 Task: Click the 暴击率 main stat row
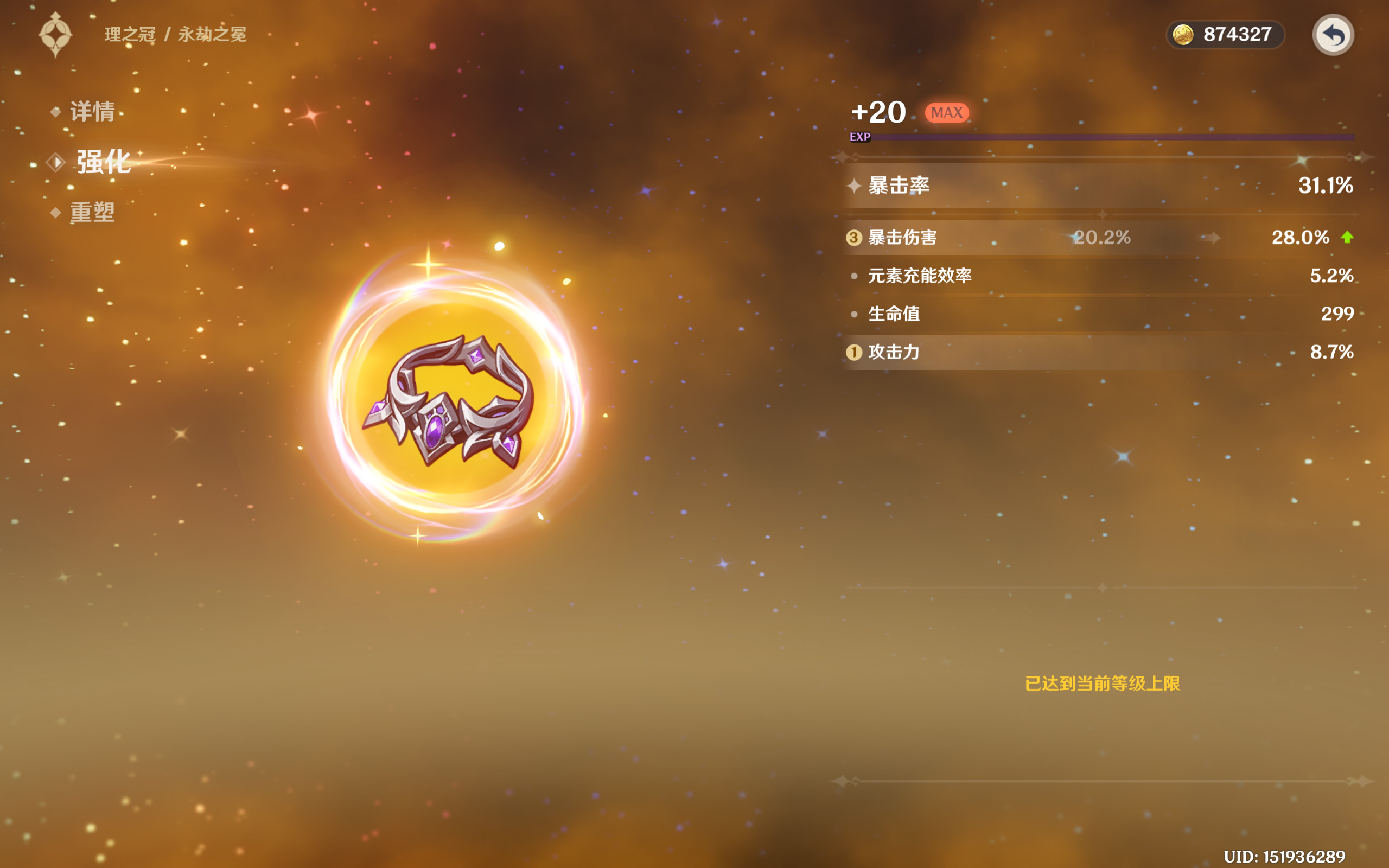(1100, 186)
